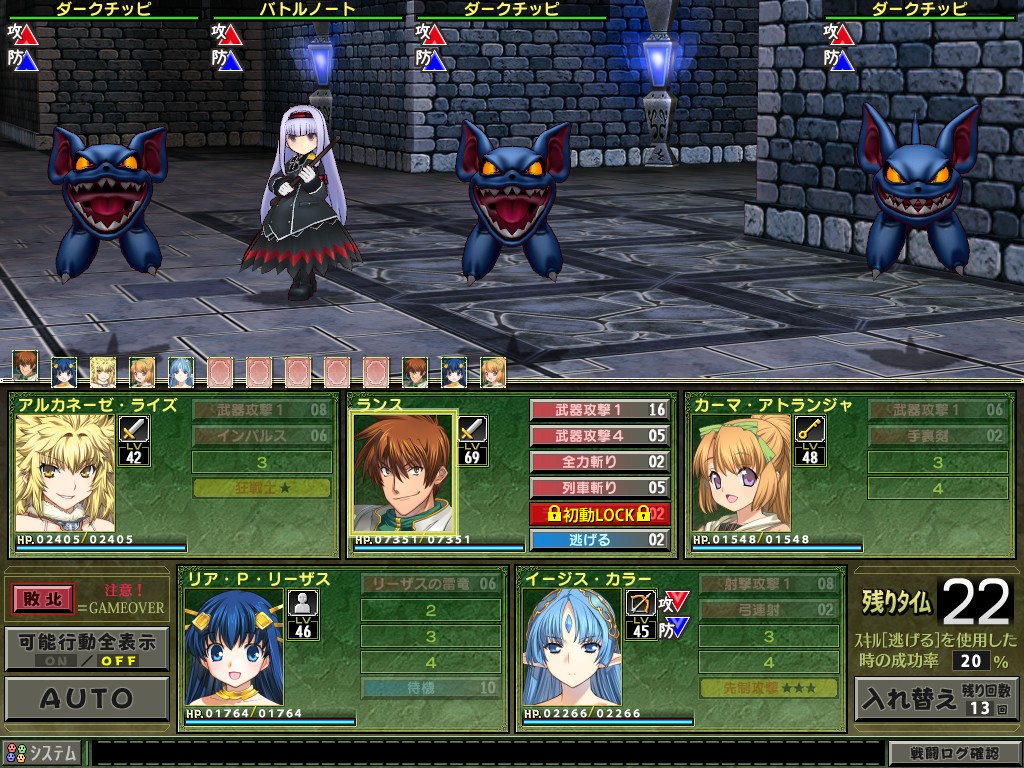The height and width of the screenshot is (768, 1024).
Task: Click イージス's bow weapon icon
Action: pos(641,603)
